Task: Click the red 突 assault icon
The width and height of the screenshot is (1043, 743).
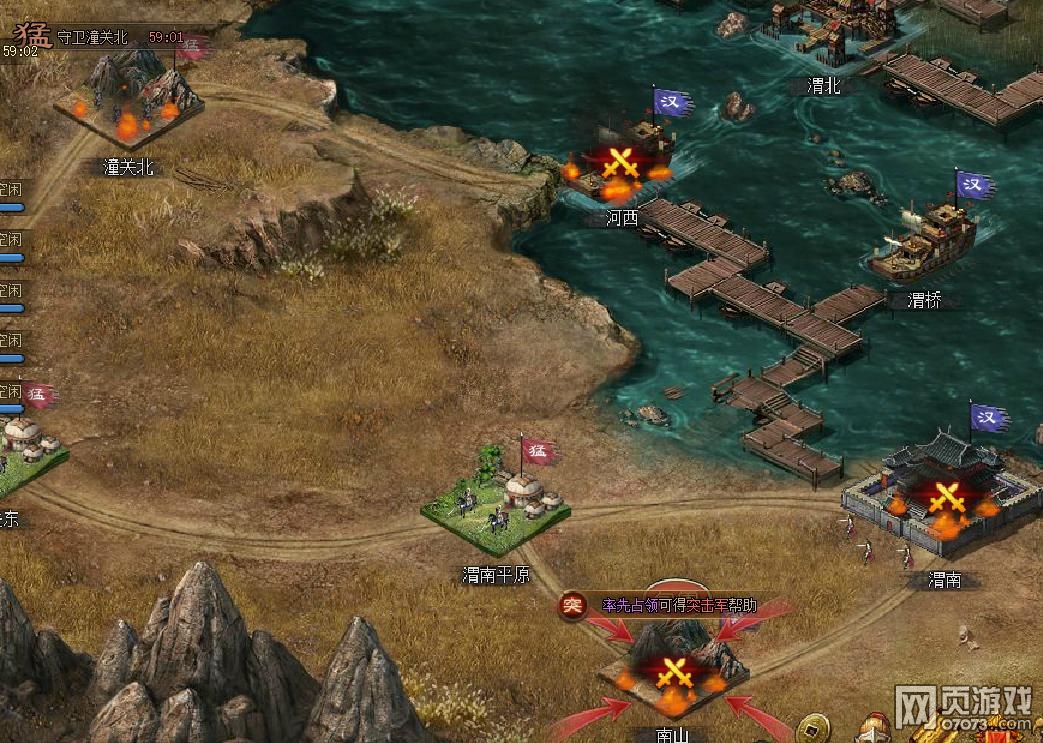Action: coord(573,605)
